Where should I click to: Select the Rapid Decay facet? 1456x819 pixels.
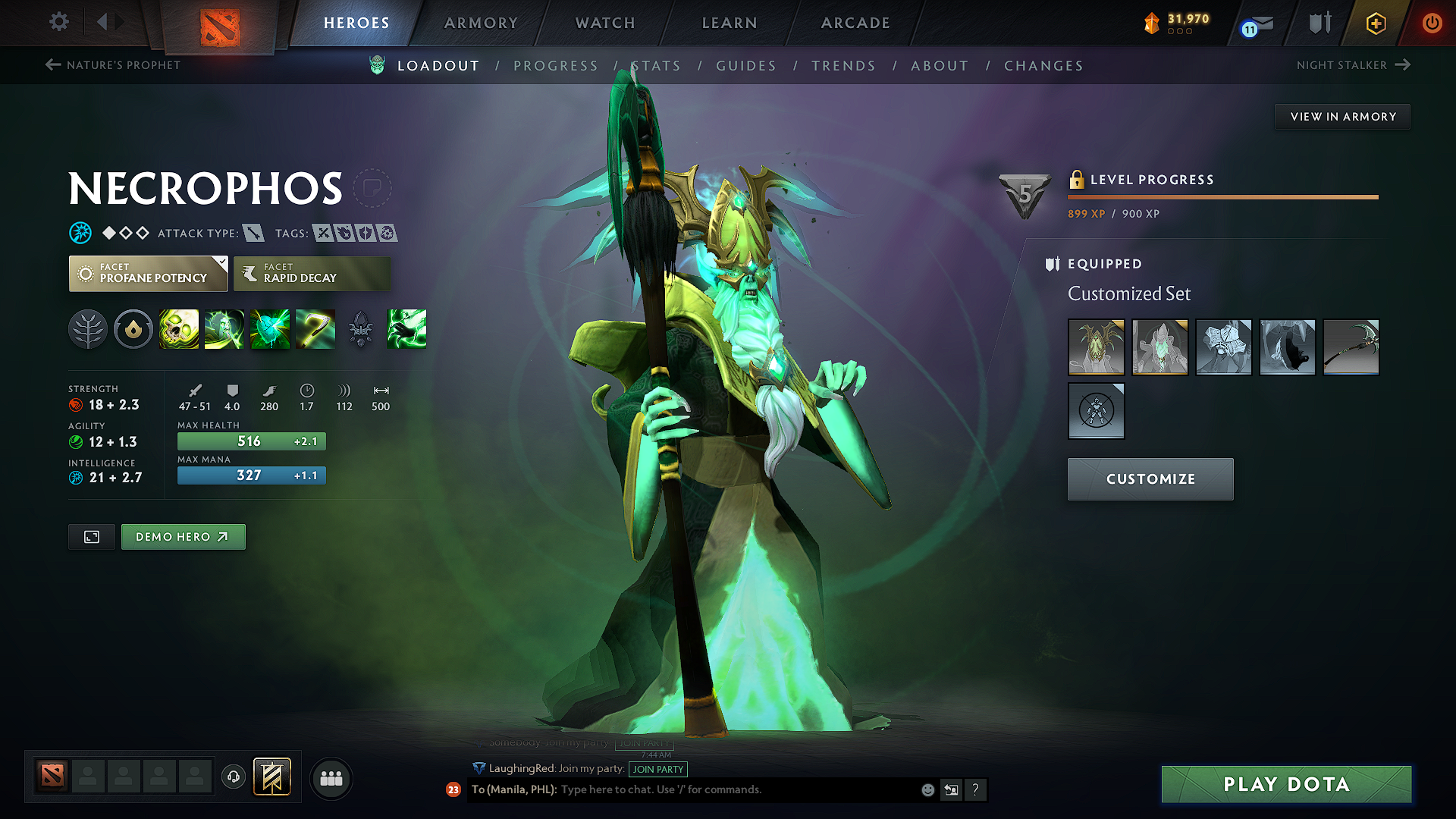[x=312, y=273]
